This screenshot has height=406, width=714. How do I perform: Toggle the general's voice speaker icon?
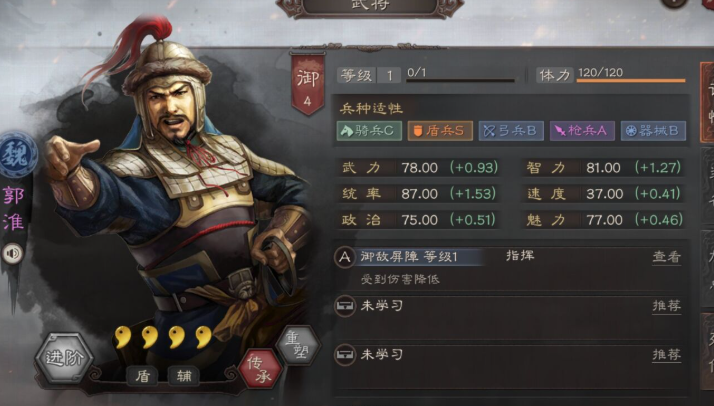pyautogui.click(x=15, y=254)
